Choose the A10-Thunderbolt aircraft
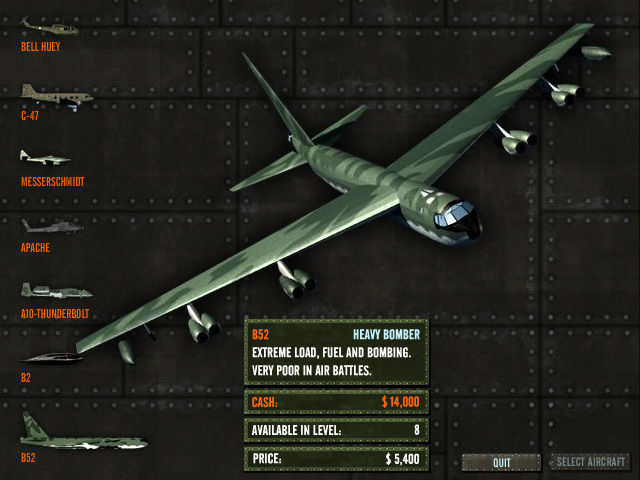The image size is (640, 480). (56, 291)
